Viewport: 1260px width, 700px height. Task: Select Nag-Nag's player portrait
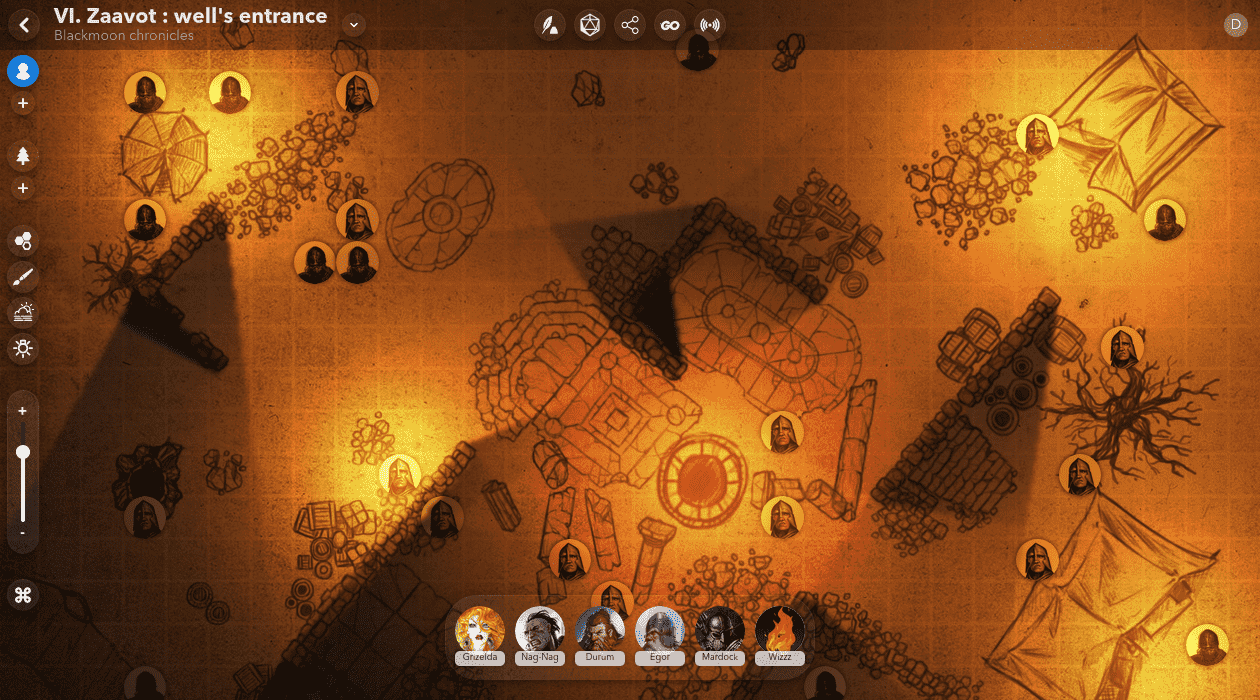[540, 630]
